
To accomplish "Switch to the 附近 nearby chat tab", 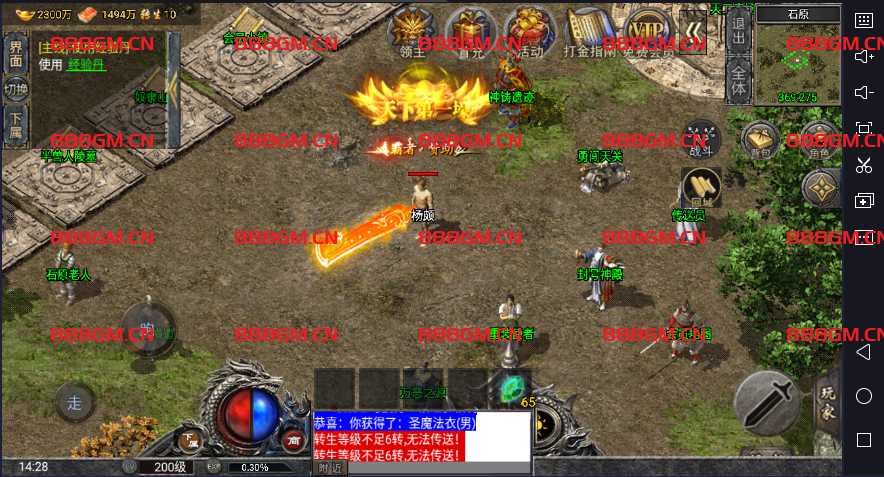I will pos(330,467).
